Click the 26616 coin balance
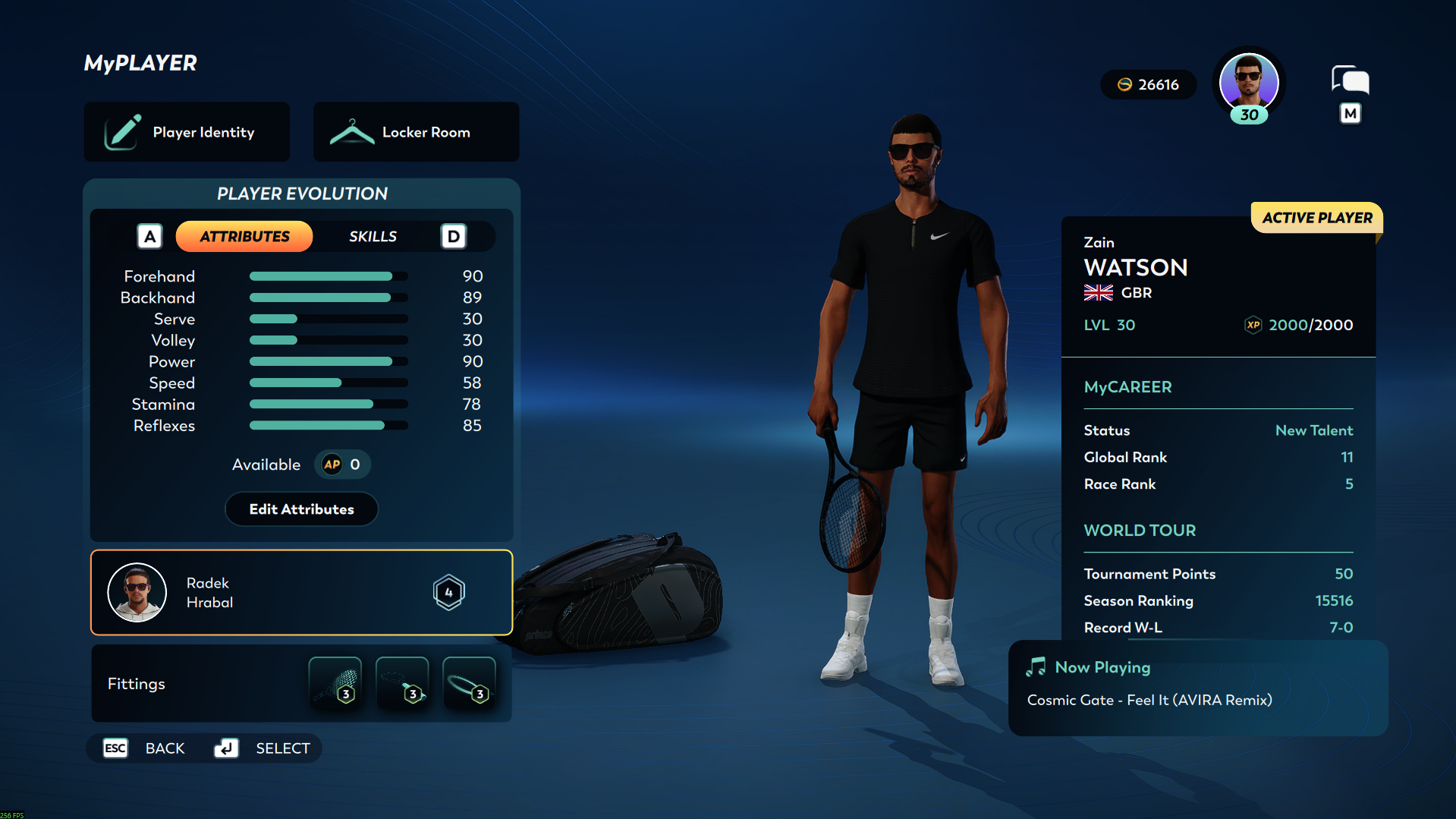1456x819 pixels. click(x=1149, y=85)
